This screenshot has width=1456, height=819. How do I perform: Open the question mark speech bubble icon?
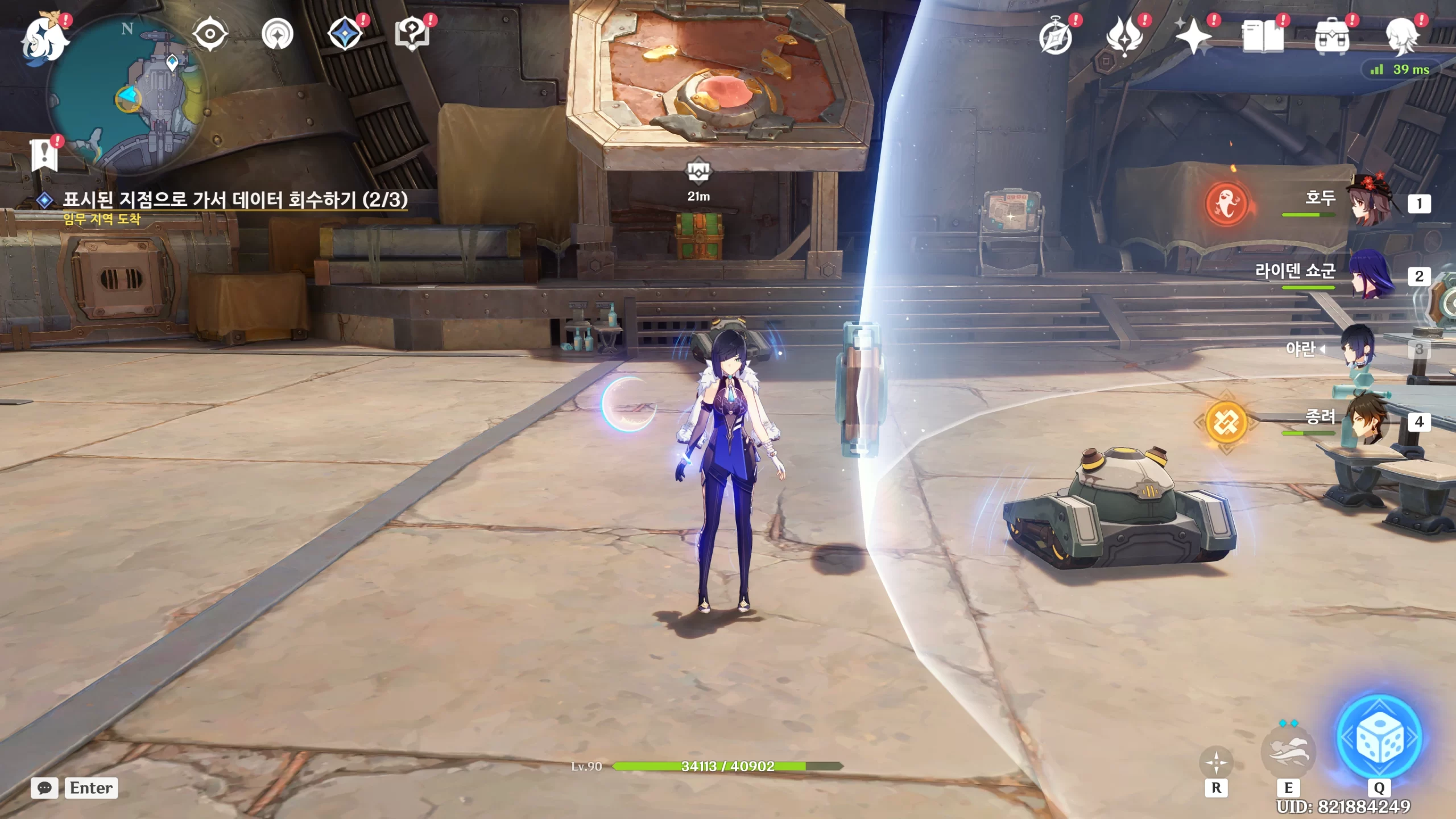[x=412, y=34]
